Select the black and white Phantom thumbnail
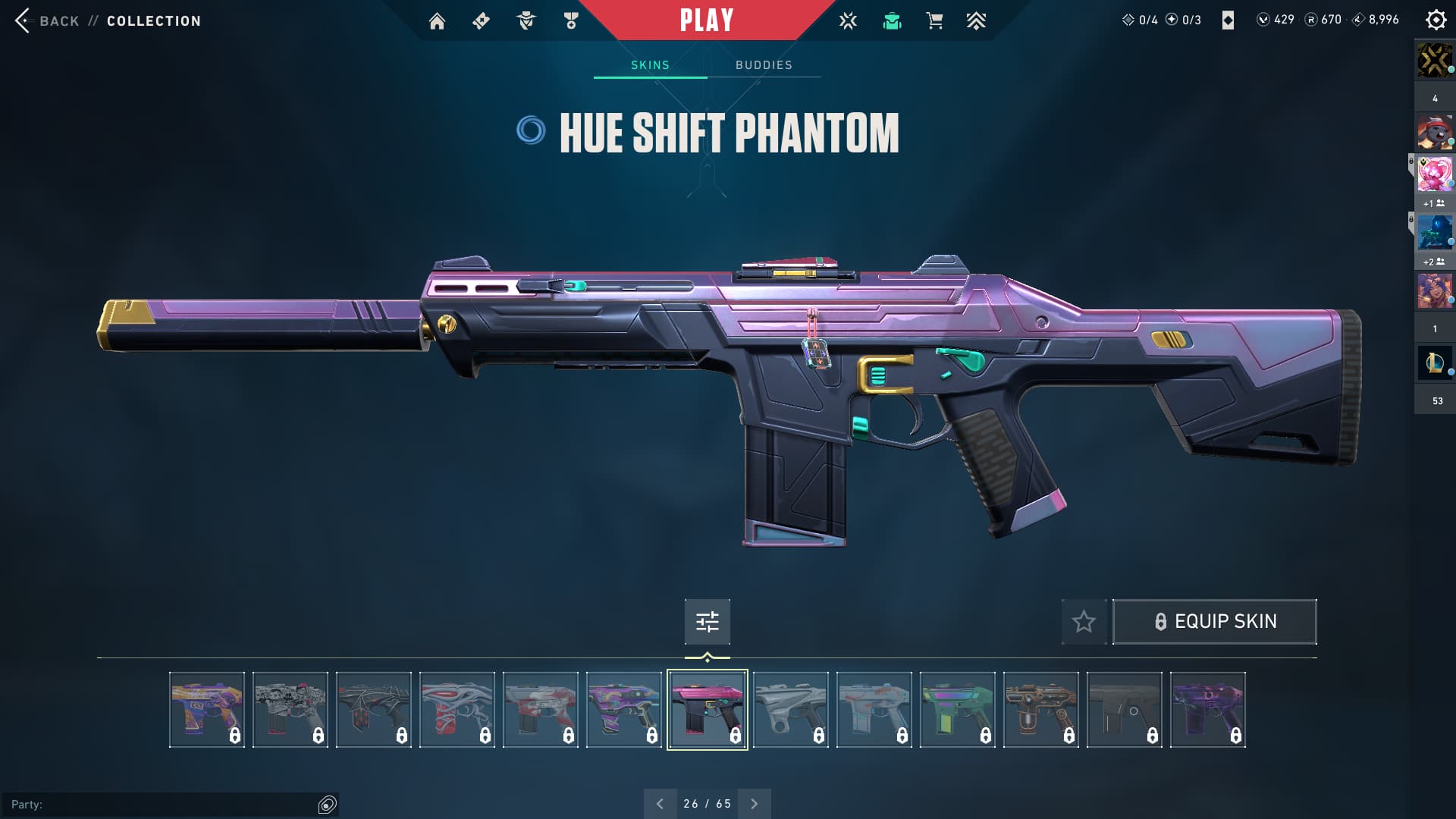Viewport: 1456px width, 819px height. tap(290, 710)
